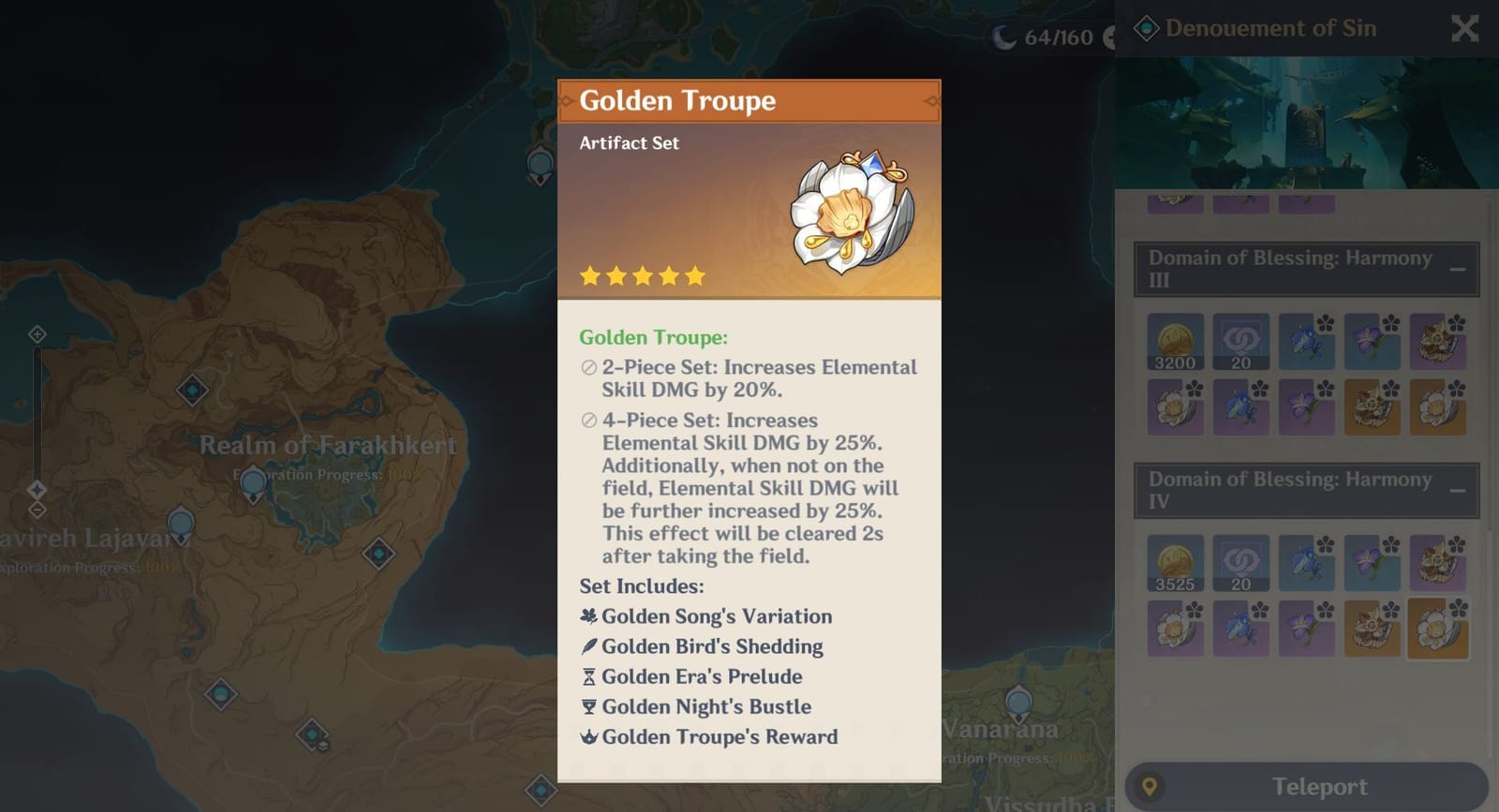The height and width of the screenshot is (812, 1499).
Task: Click the Golden Bird's Shedding plume icon
Action: pyautogui.click(x=588, y=646)
